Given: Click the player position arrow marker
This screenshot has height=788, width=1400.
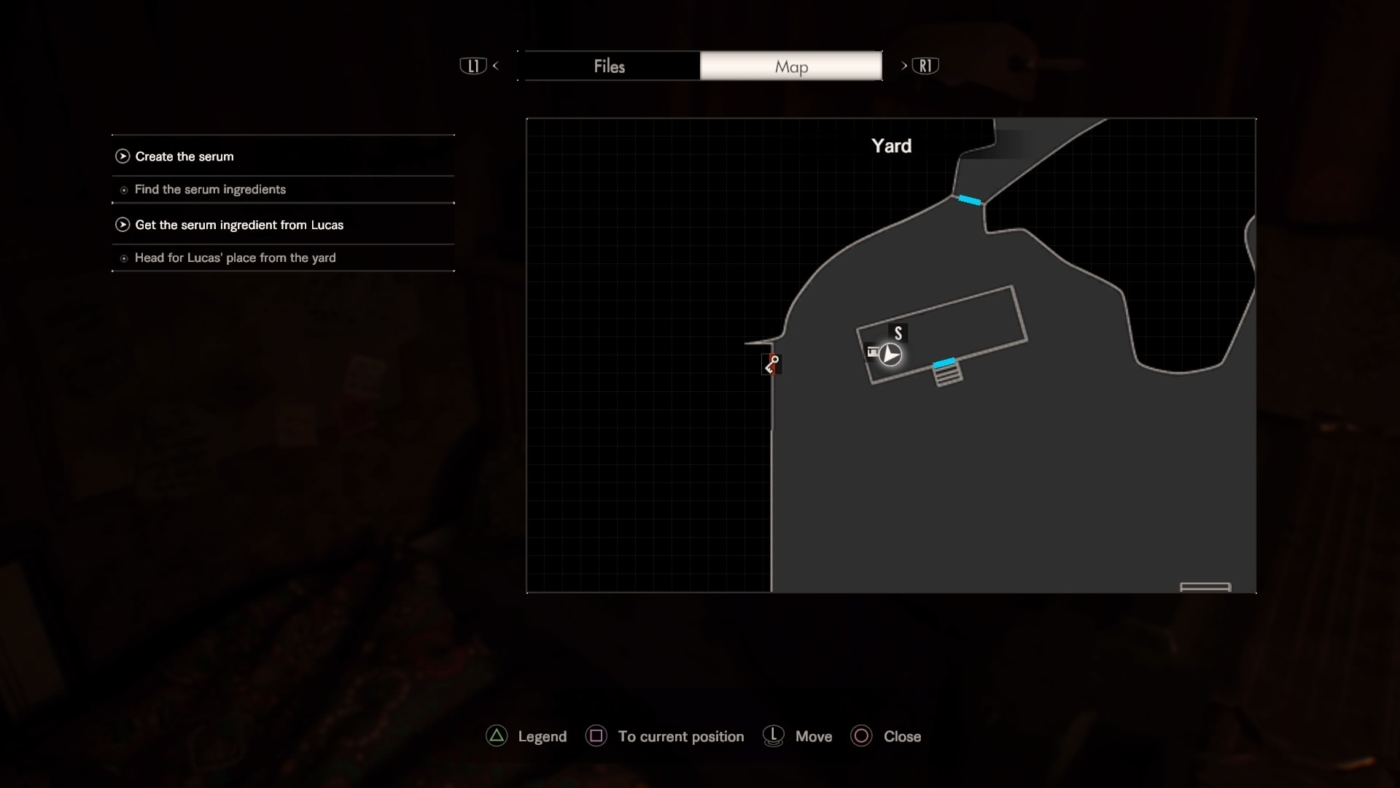Looking at the screenshot, I should pos(890,354).
